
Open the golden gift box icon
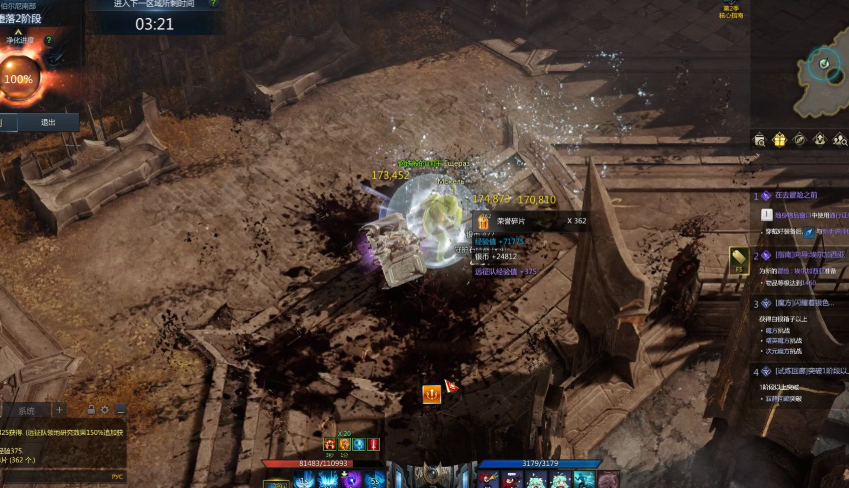pos(780,139)
